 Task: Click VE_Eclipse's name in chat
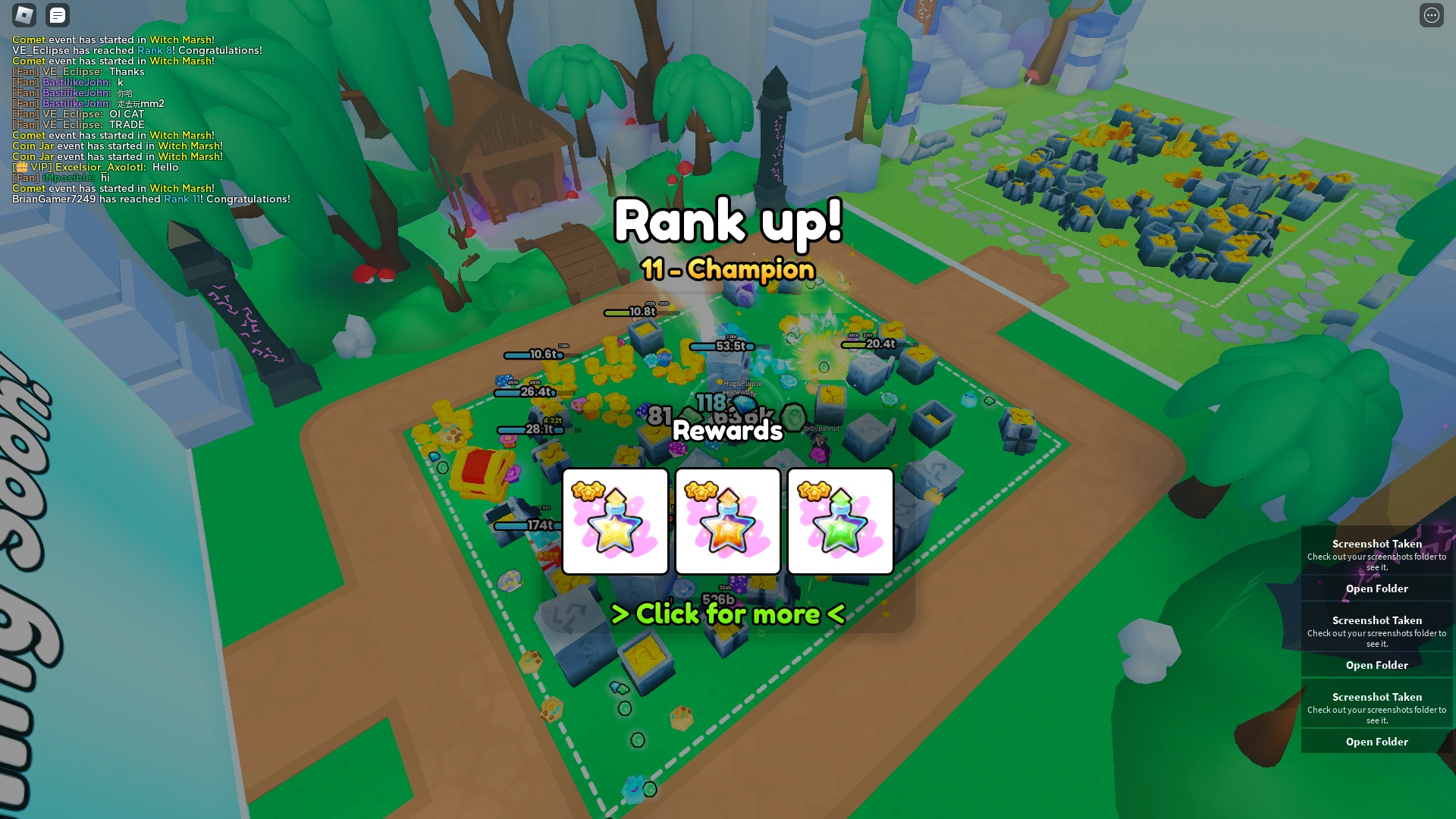pos(72,71)
